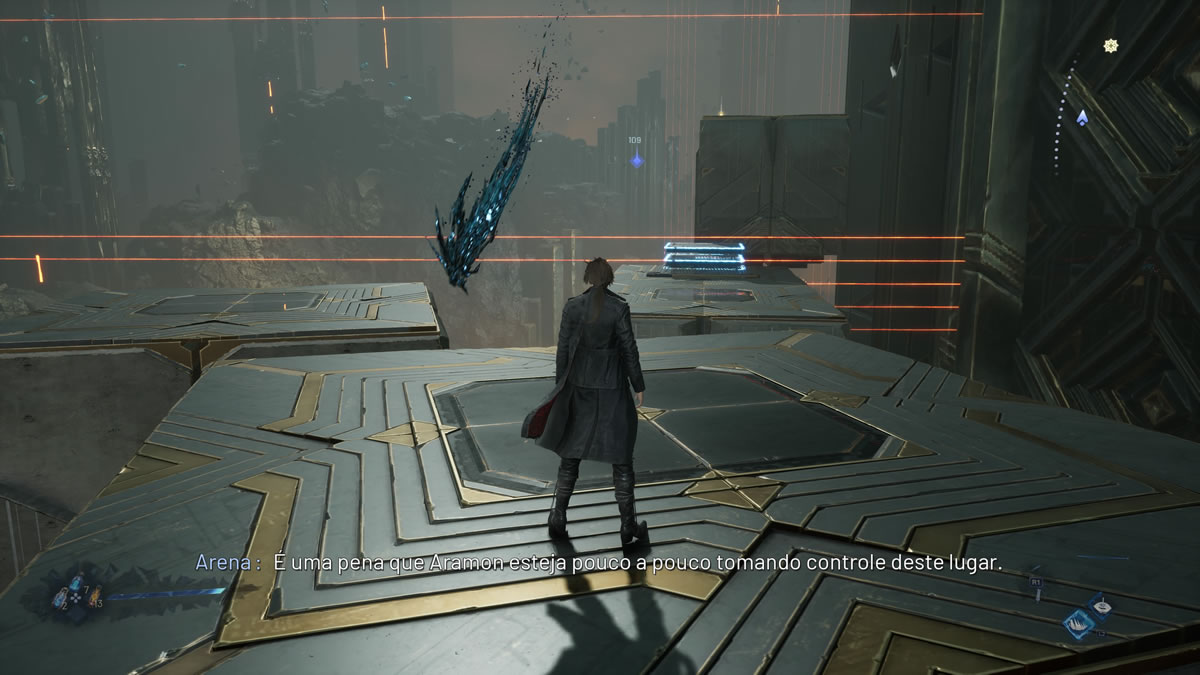Click the golden star marker on the minimap
The height and width of the screenshot is (675, 1200).
(1109, 45)
